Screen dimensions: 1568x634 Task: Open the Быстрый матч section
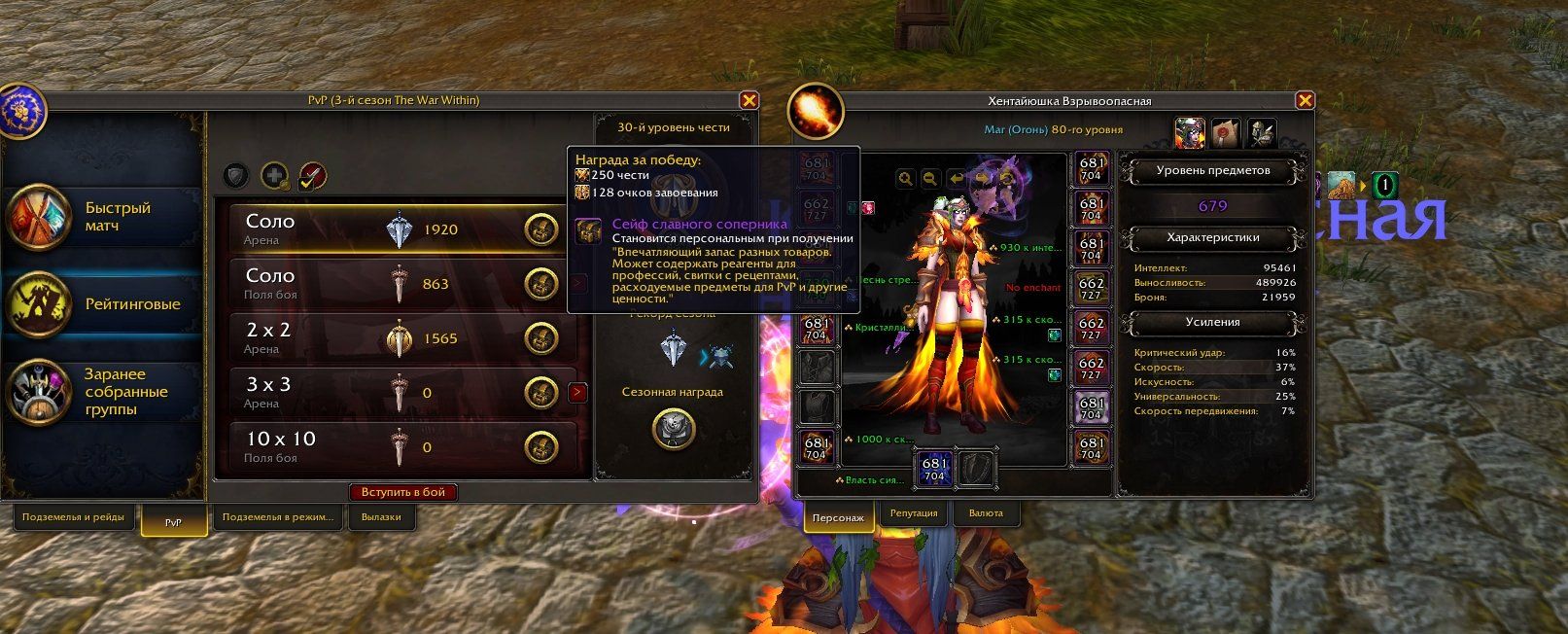[x=102, y=217]
